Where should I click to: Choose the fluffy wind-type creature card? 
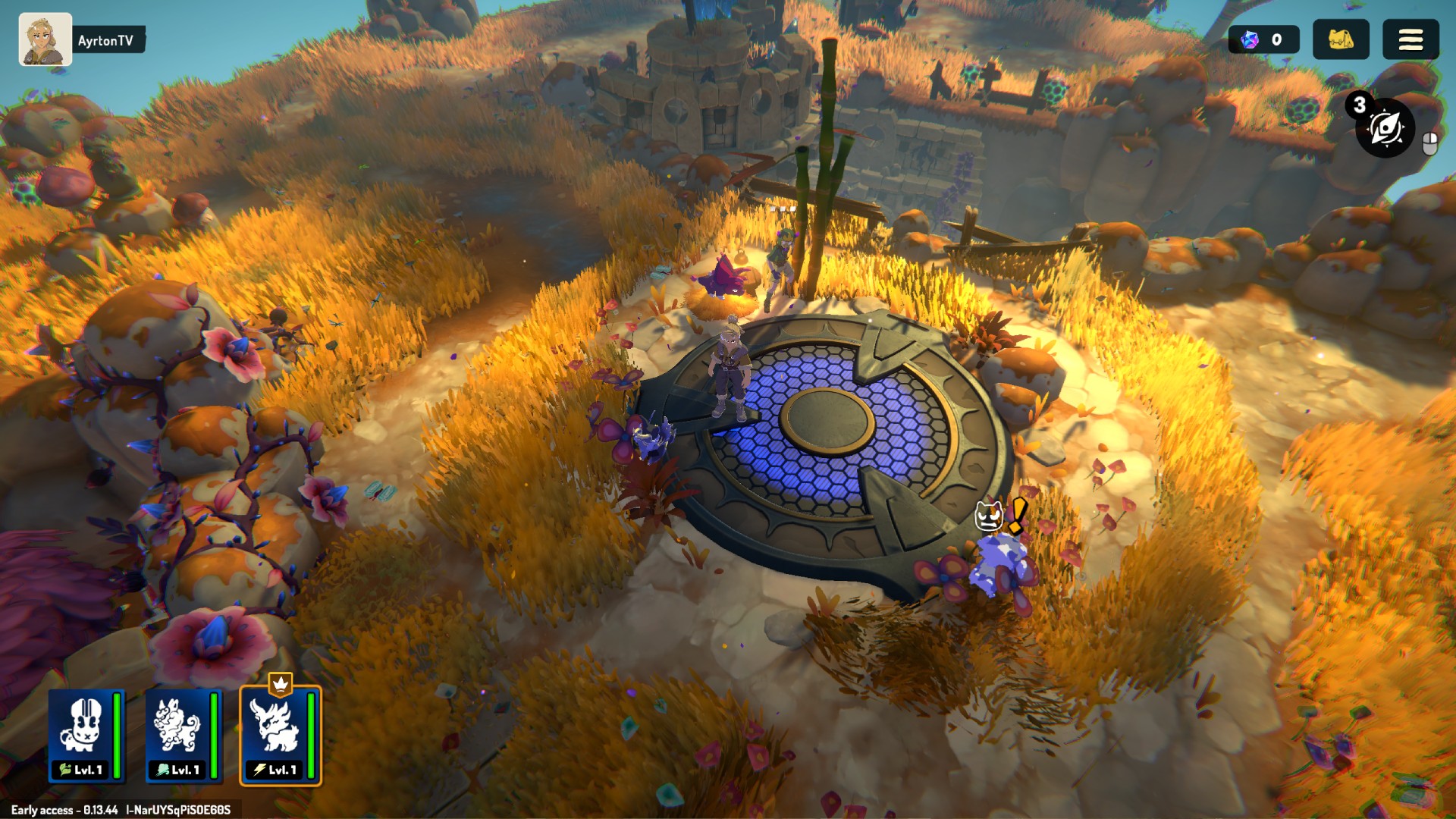click(x=183, y=735)
